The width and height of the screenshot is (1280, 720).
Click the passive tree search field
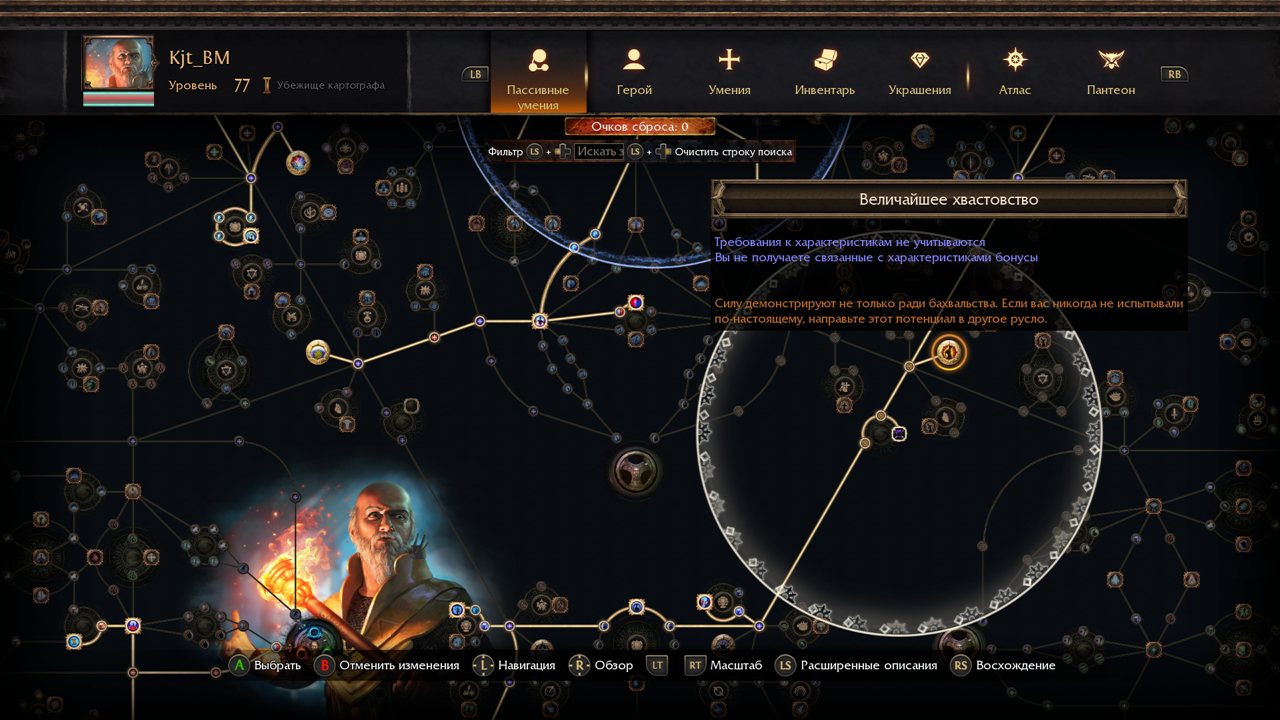[599, 152]
